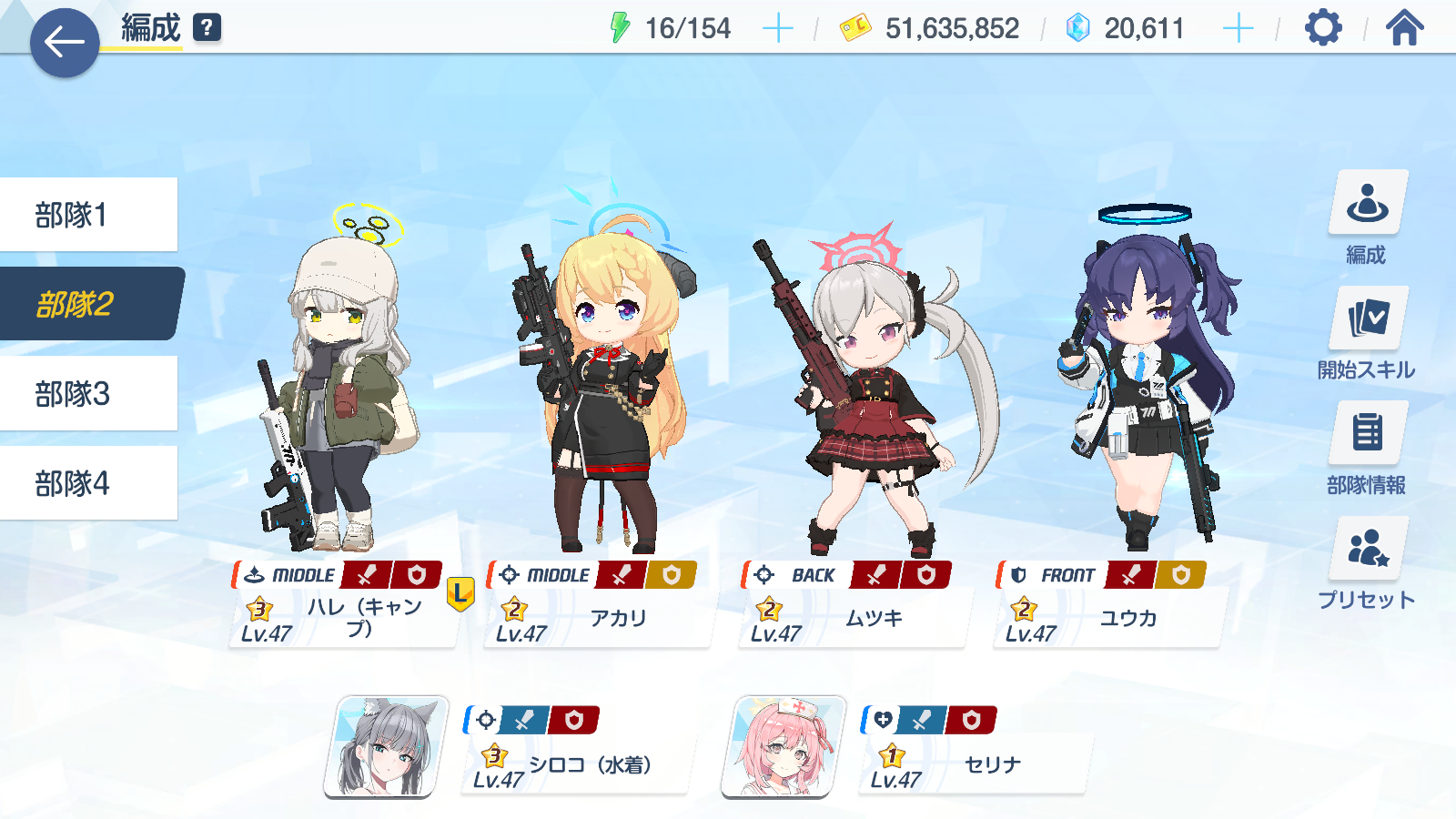Image resolution: width=1456 pixels, height=819 pixels.
Task: Add energy with the plus button
Action: (x=777, y=29)
